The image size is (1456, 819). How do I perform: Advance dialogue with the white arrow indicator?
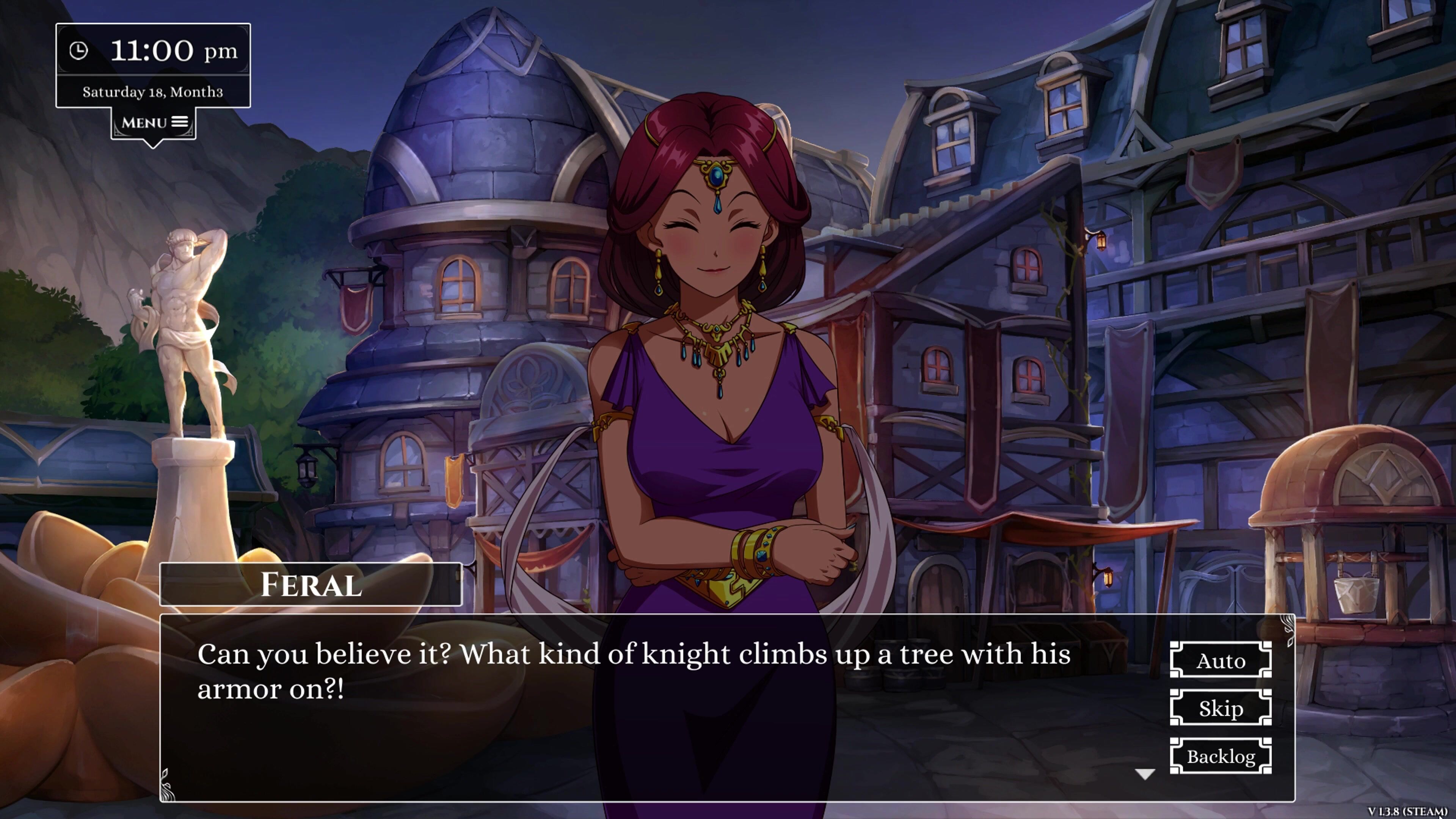(x=1145, y=774)
